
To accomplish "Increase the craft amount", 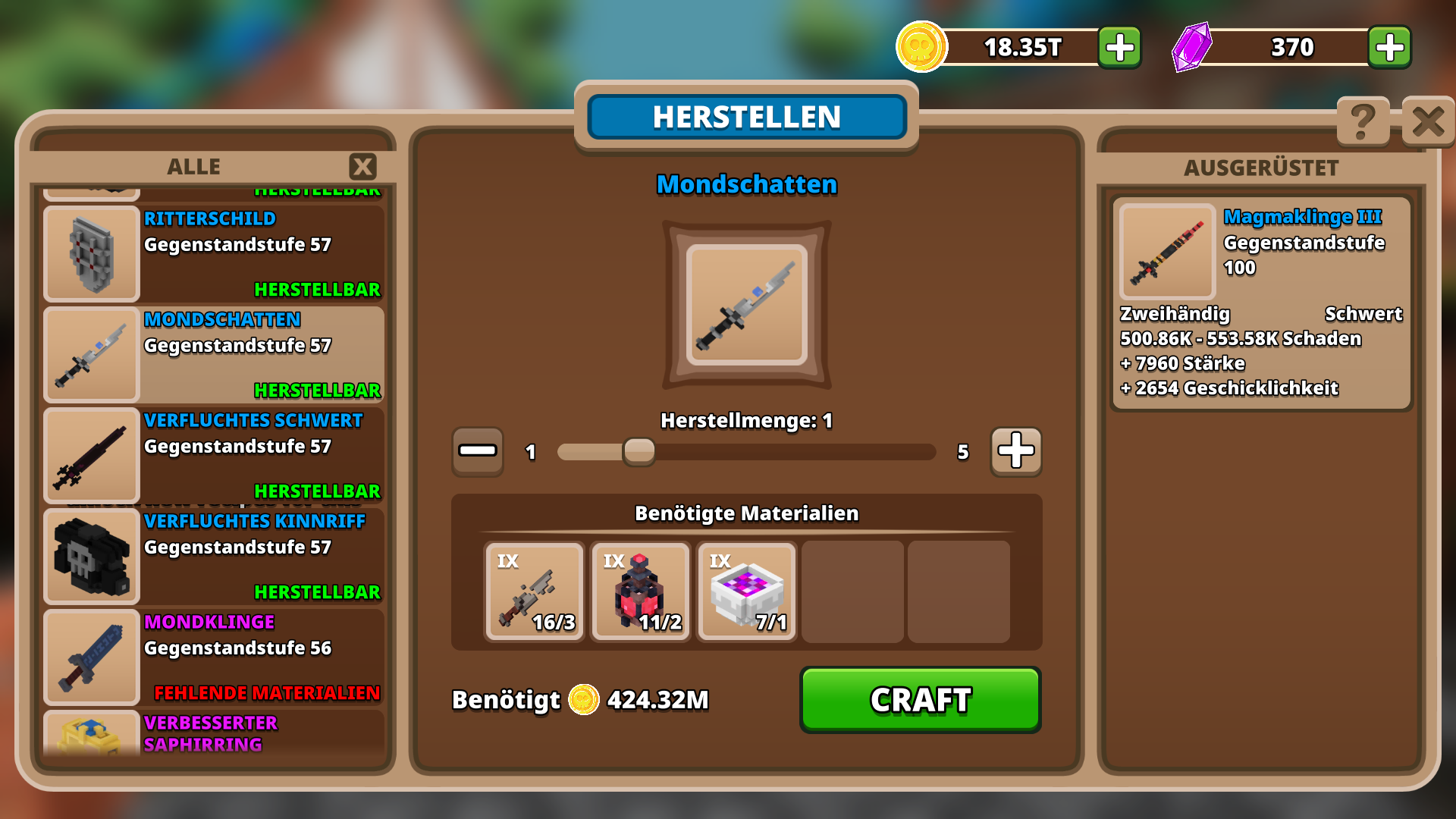I will pyautogui.click(x=1015, y=451).
